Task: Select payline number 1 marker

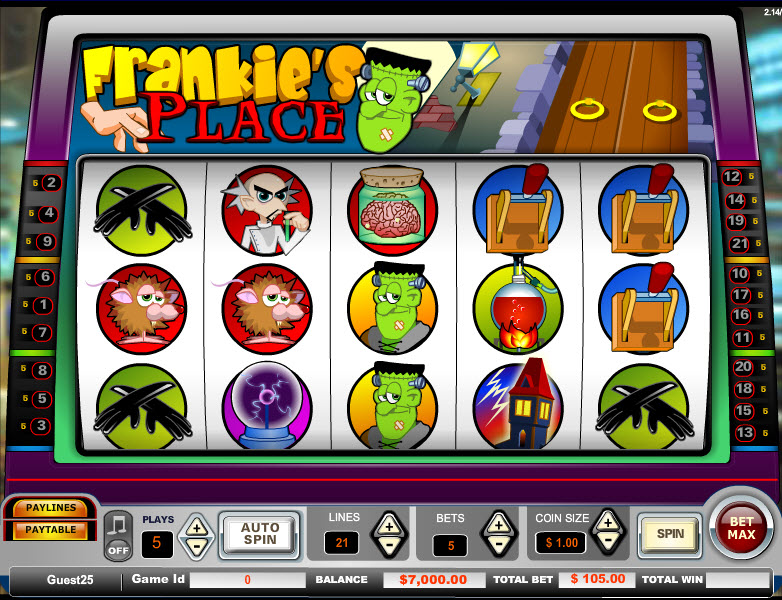Action: click(42, 306)
